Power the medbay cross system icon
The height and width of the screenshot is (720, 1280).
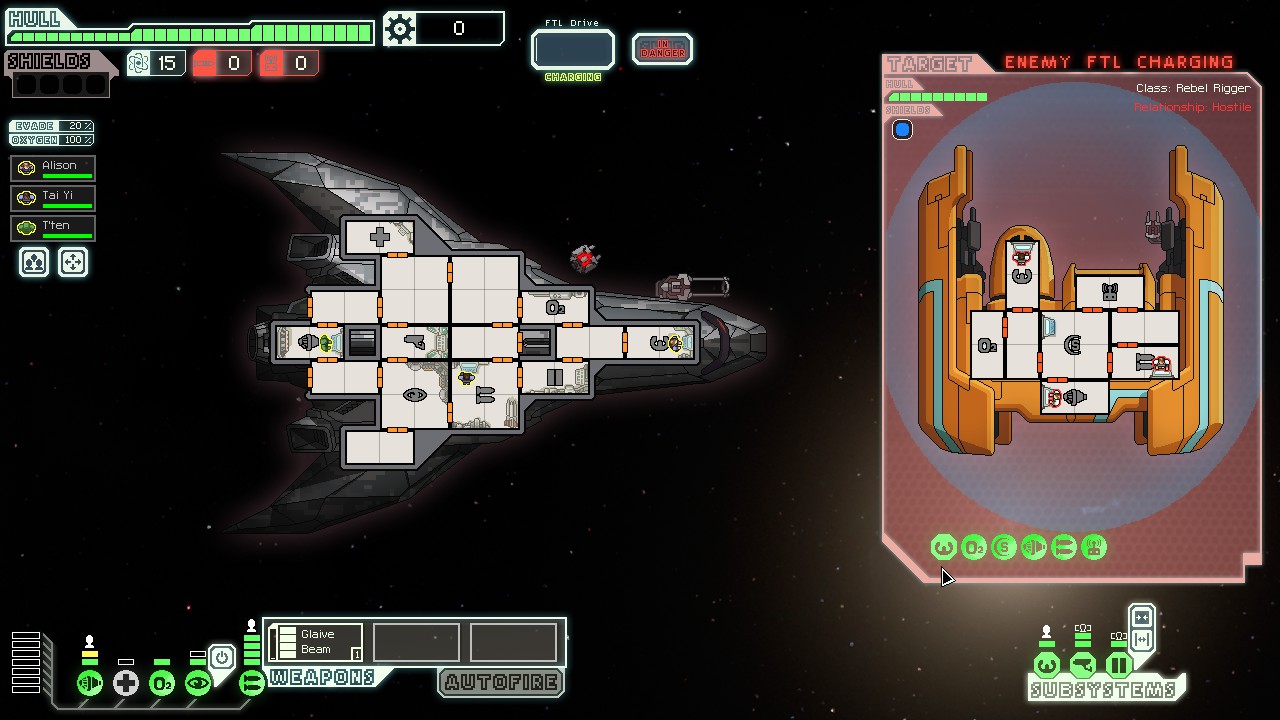[x=125, y=683]
